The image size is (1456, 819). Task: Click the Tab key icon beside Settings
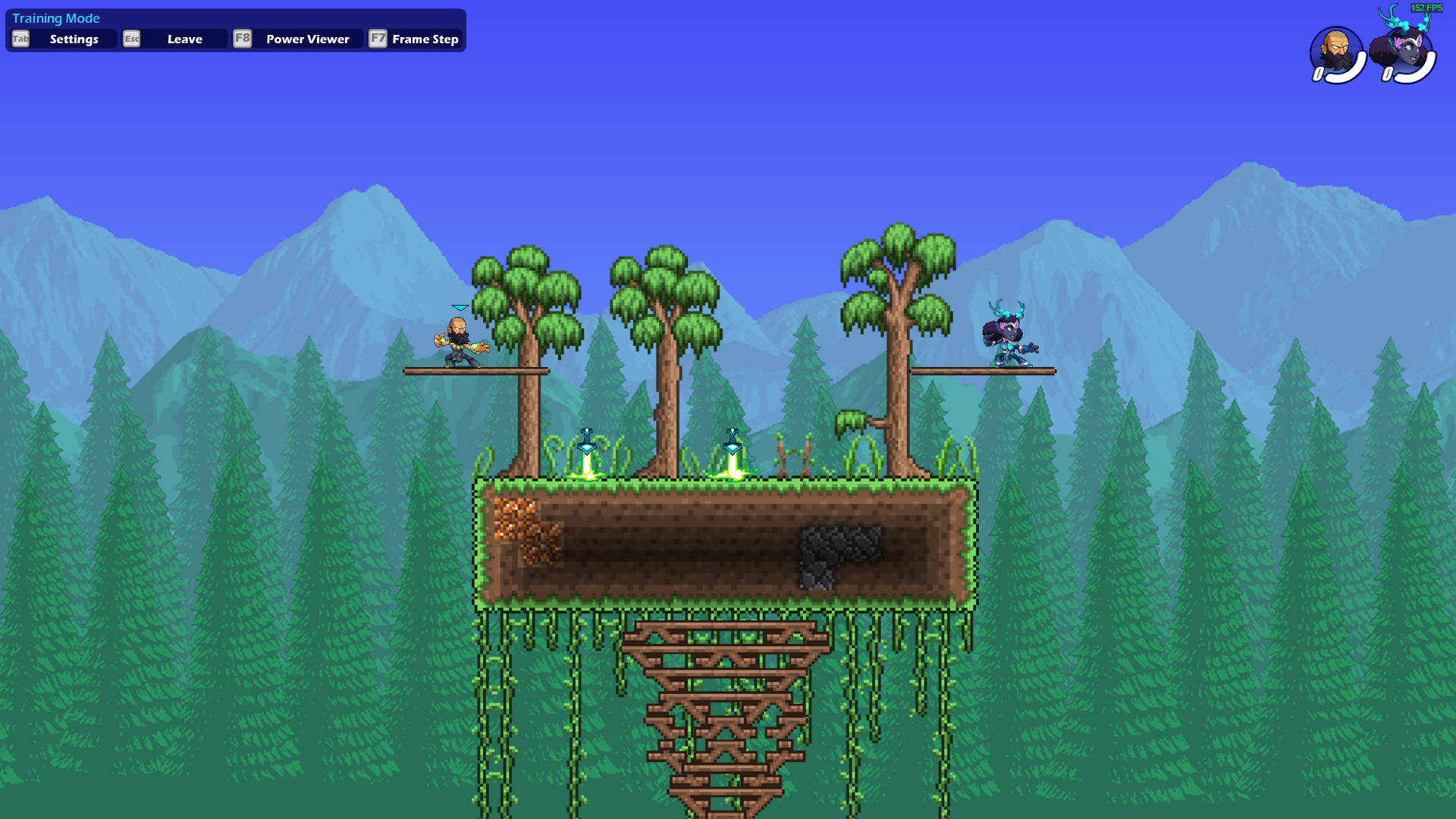pyautogui.click(x=20, y=39)
